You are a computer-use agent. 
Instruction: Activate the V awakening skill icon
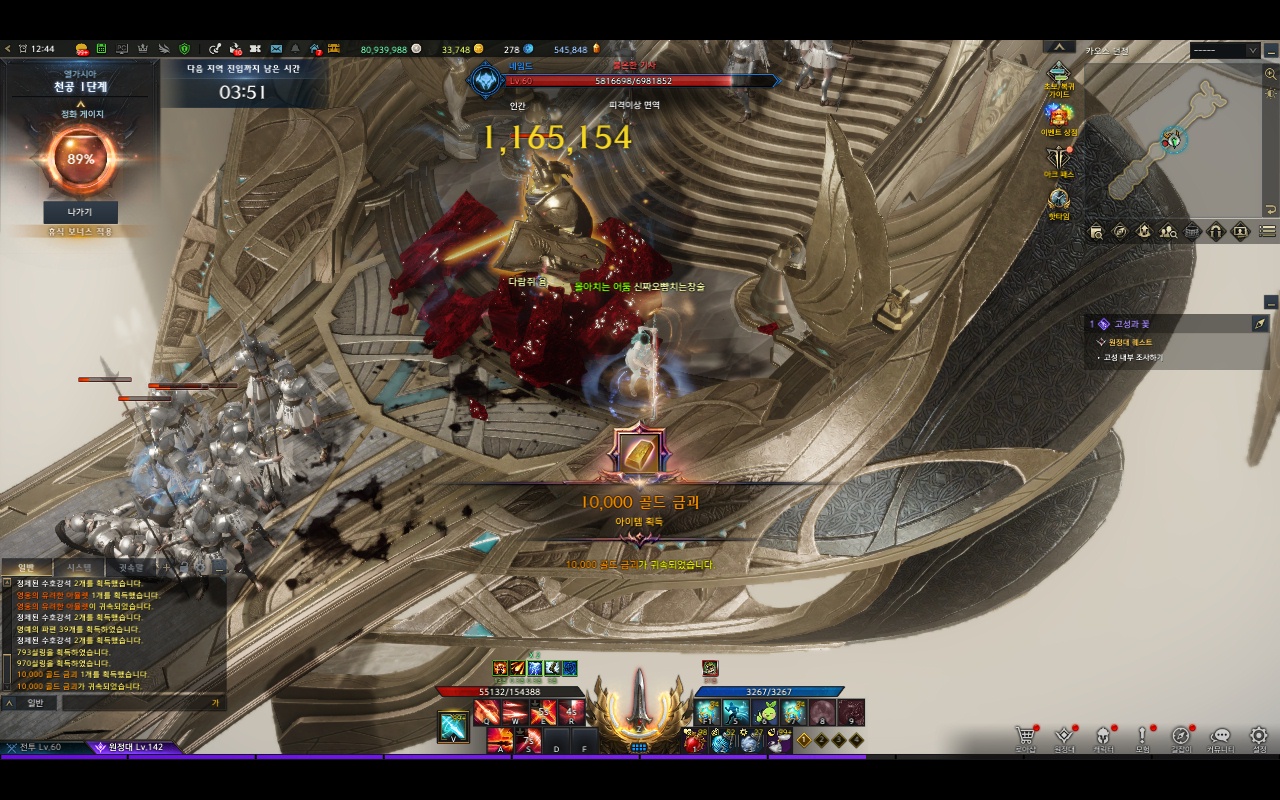click(453, 727)
